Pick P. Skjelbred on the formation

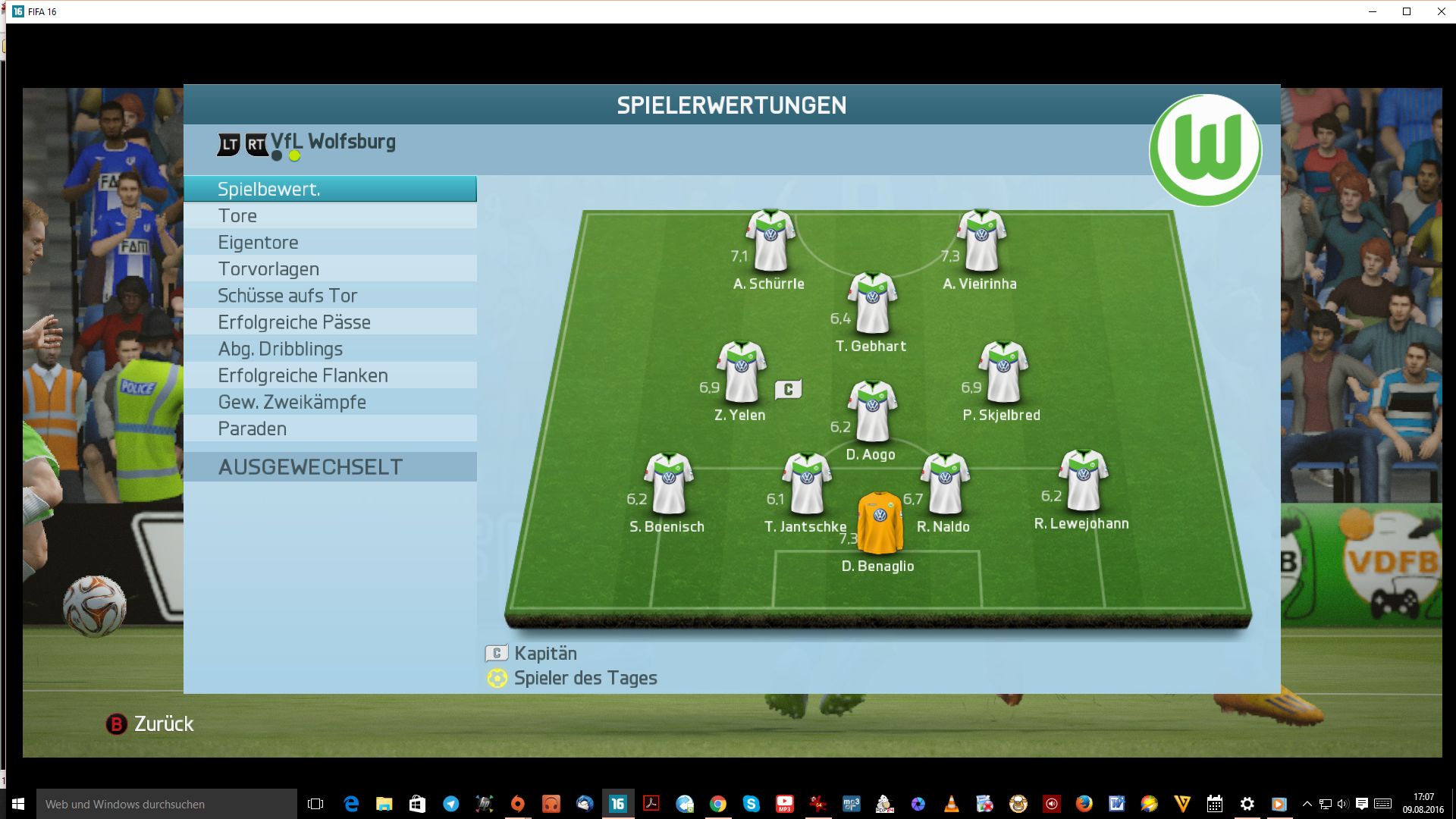[x=1003, y=372]
